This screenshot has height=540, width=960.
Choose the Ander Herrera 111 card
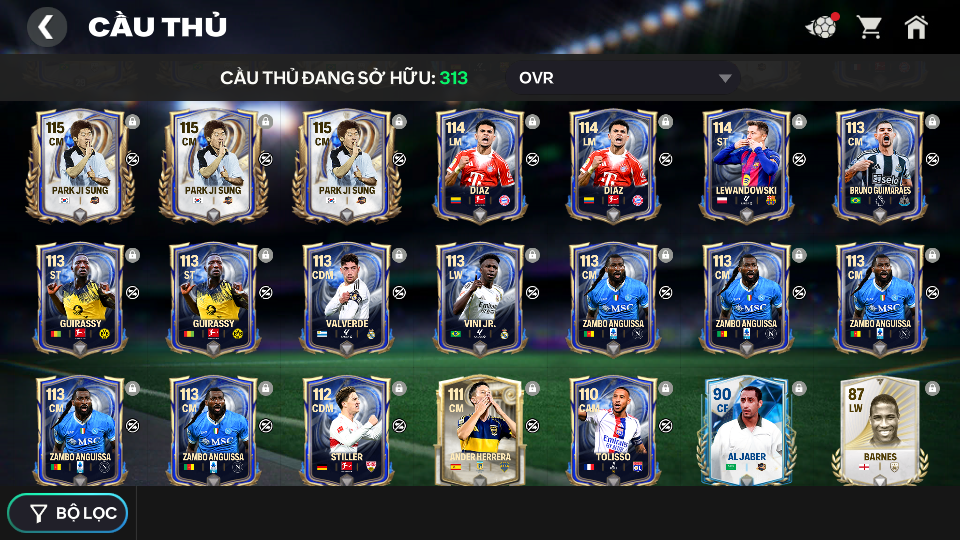point(479,430)
